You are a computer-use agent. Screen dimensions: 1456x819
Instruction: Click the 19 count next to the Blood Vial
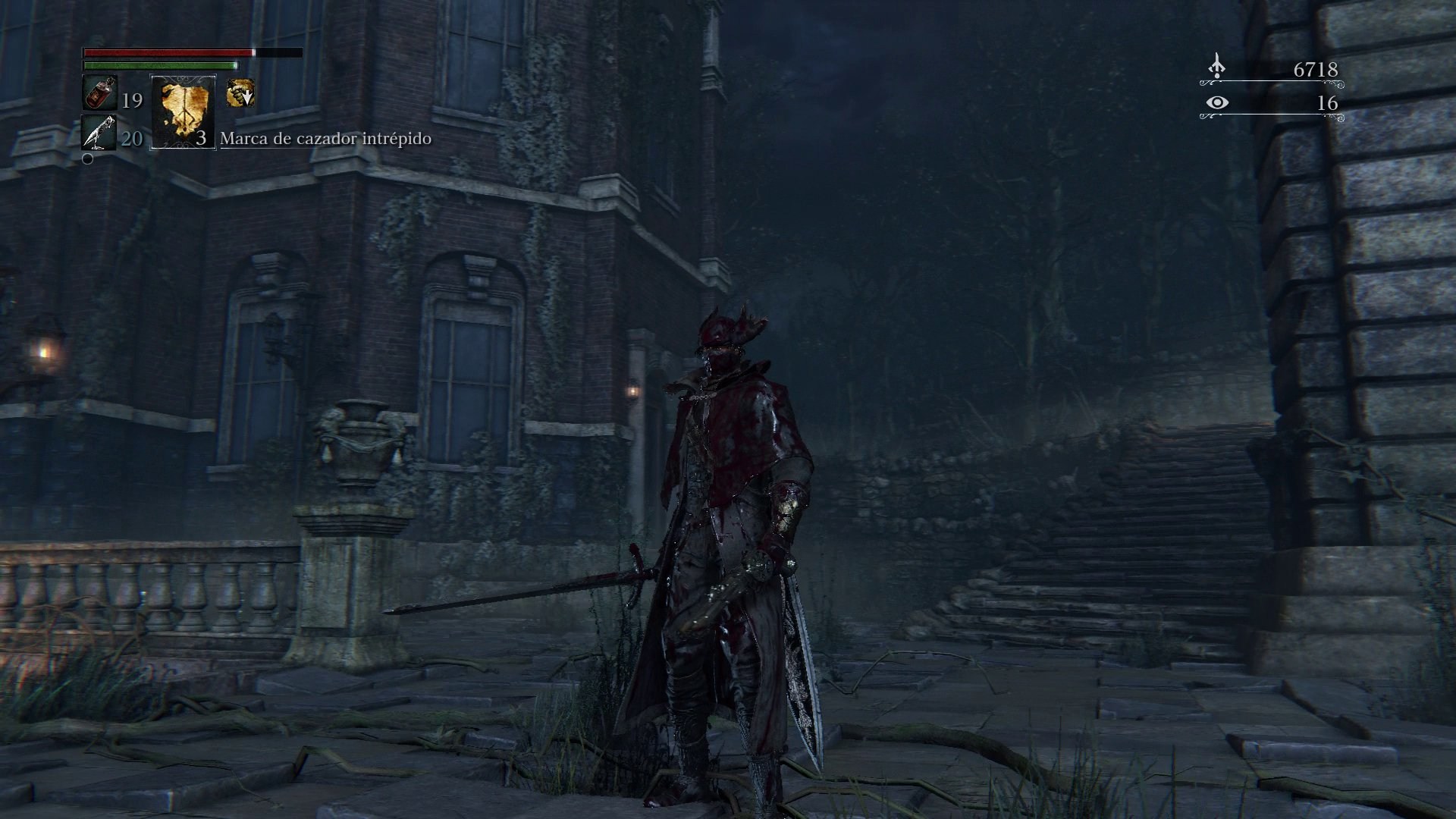click(x=133, y=101)
